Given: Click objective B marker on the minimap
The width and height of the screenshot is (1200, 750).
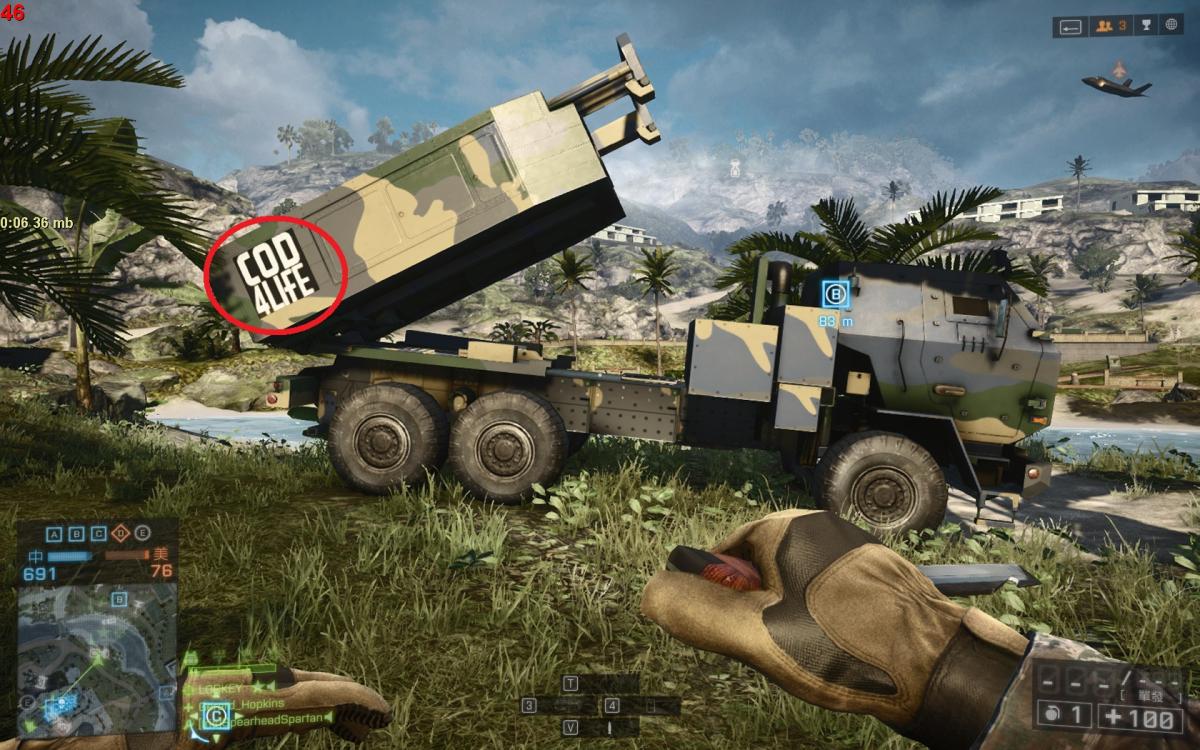Looking at the screenshot, I should (x=119, y=599).
